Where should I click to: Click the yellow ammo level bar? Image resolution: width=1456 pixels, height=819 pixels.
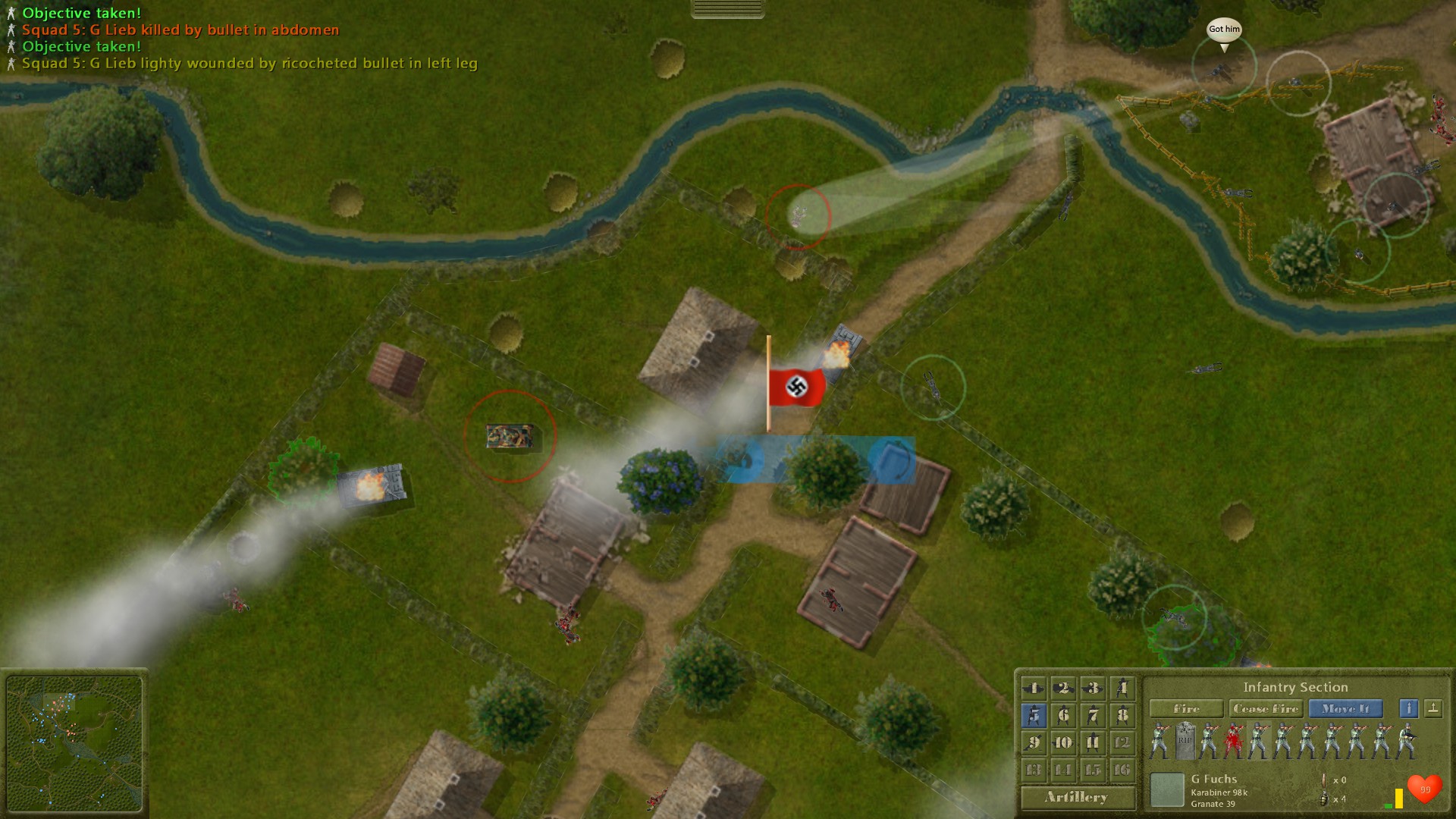1401,798
